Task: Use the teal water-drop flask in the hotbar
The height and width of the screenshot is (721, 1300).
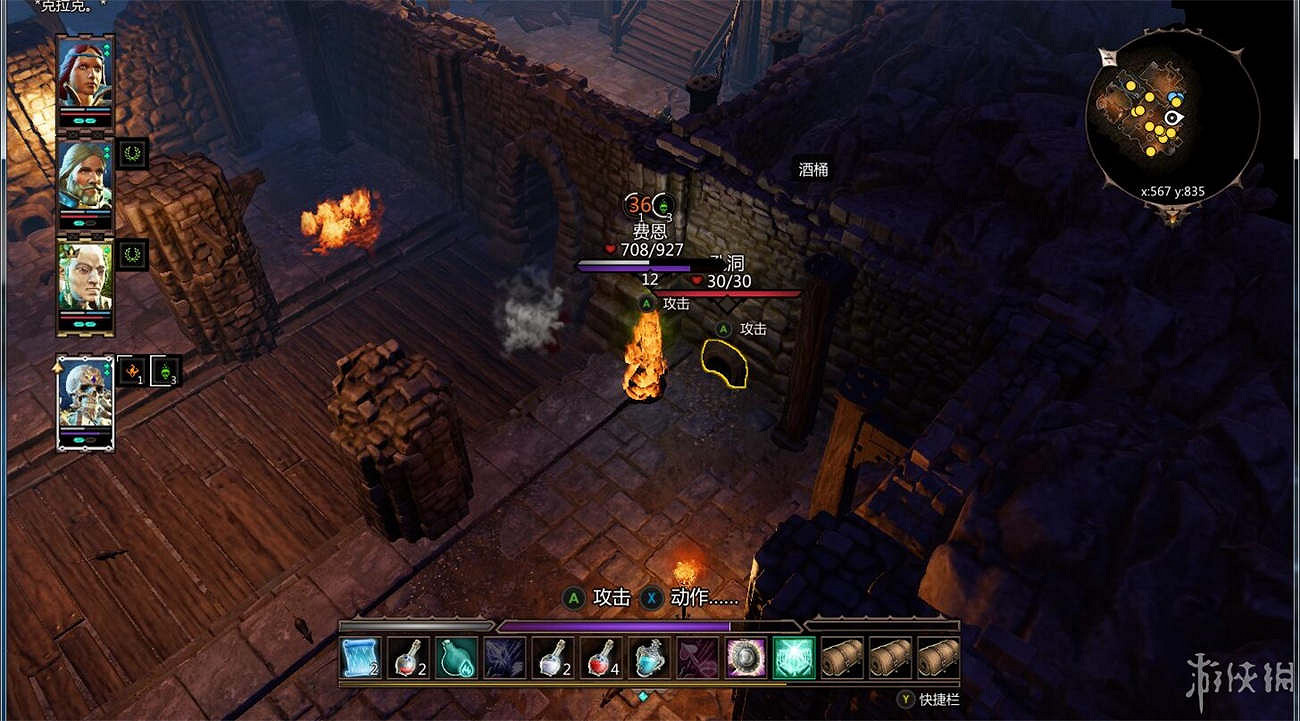Action: click(455, 658)
